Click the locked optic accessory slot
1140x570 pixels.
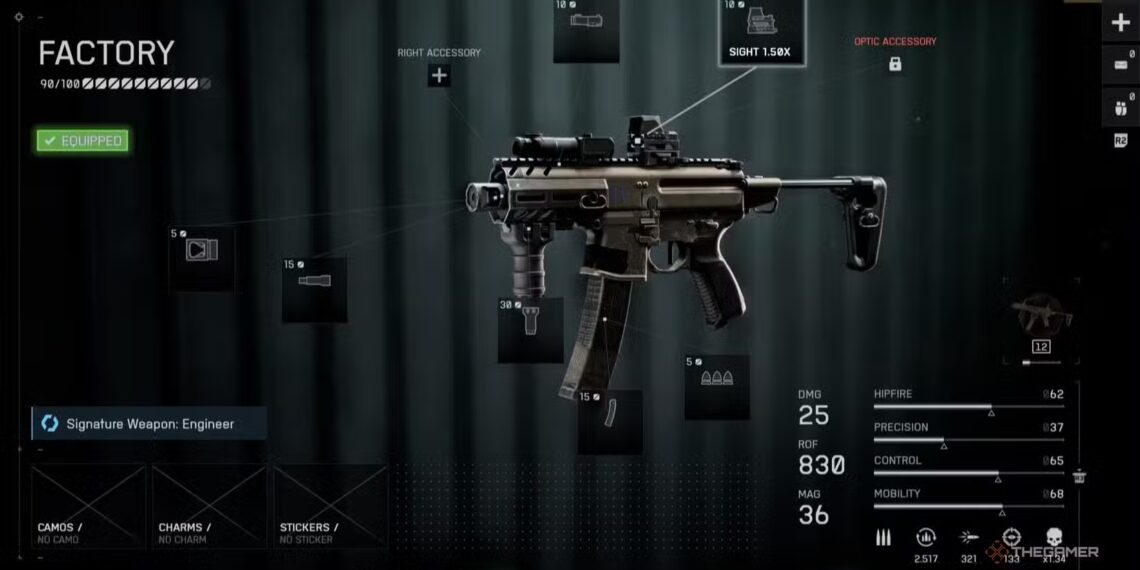tap(895, 64)
